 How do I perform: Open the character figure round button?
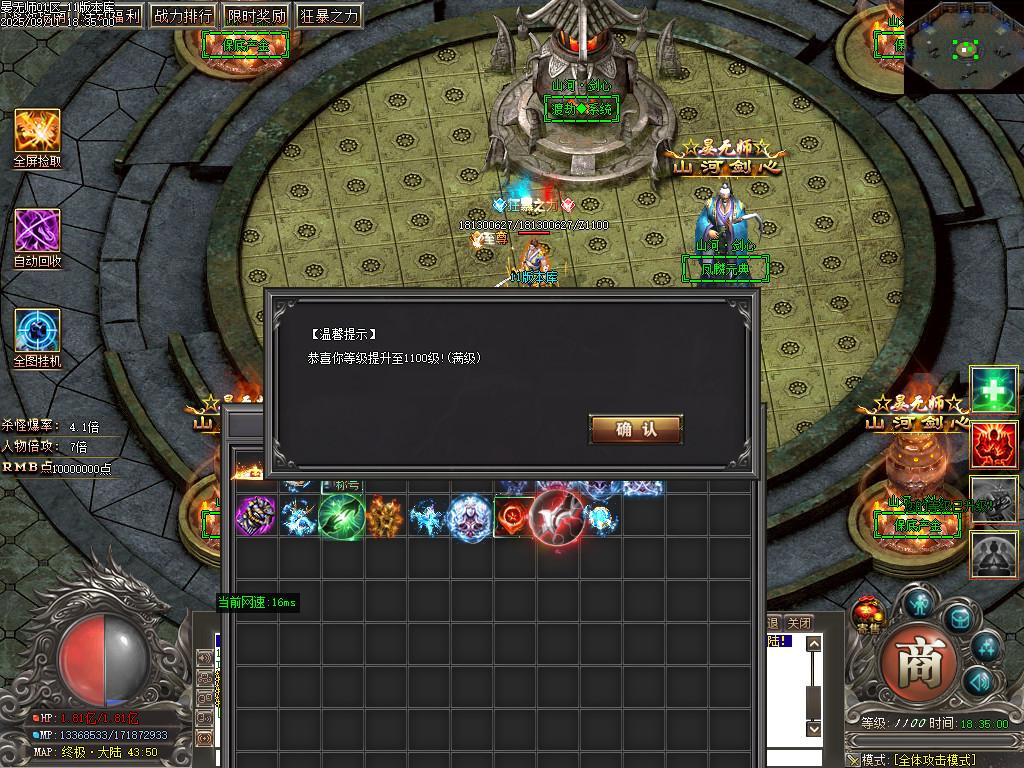click(x=919, y=602)
